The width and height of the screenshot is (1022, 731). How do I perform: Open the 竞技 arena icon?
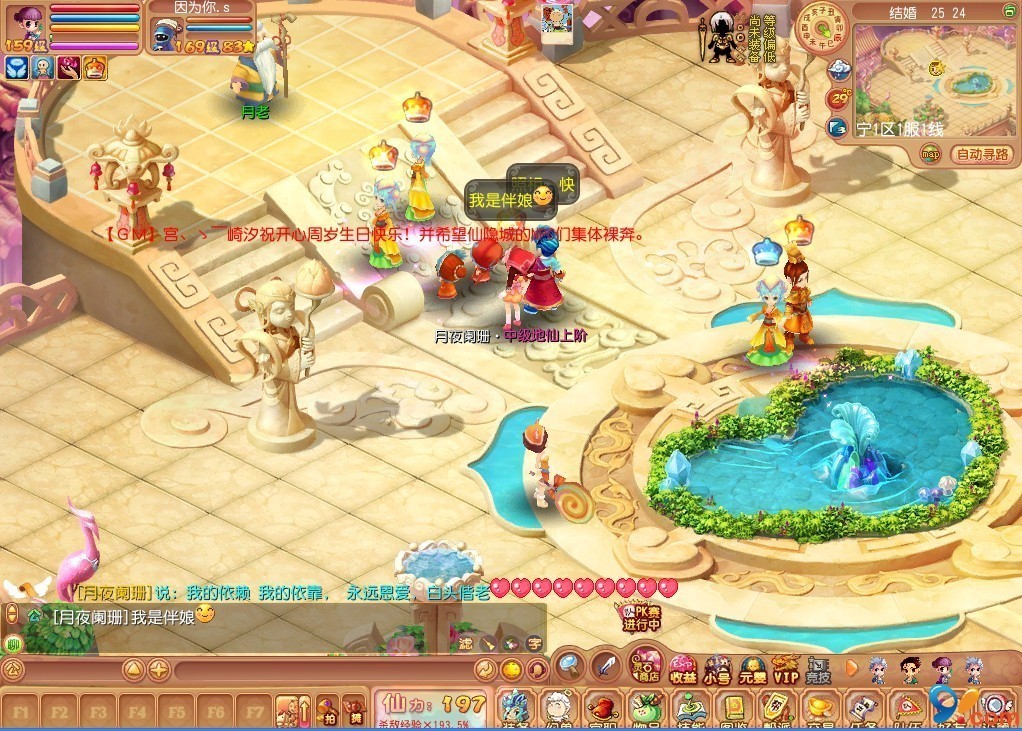[x=818, y=669]
